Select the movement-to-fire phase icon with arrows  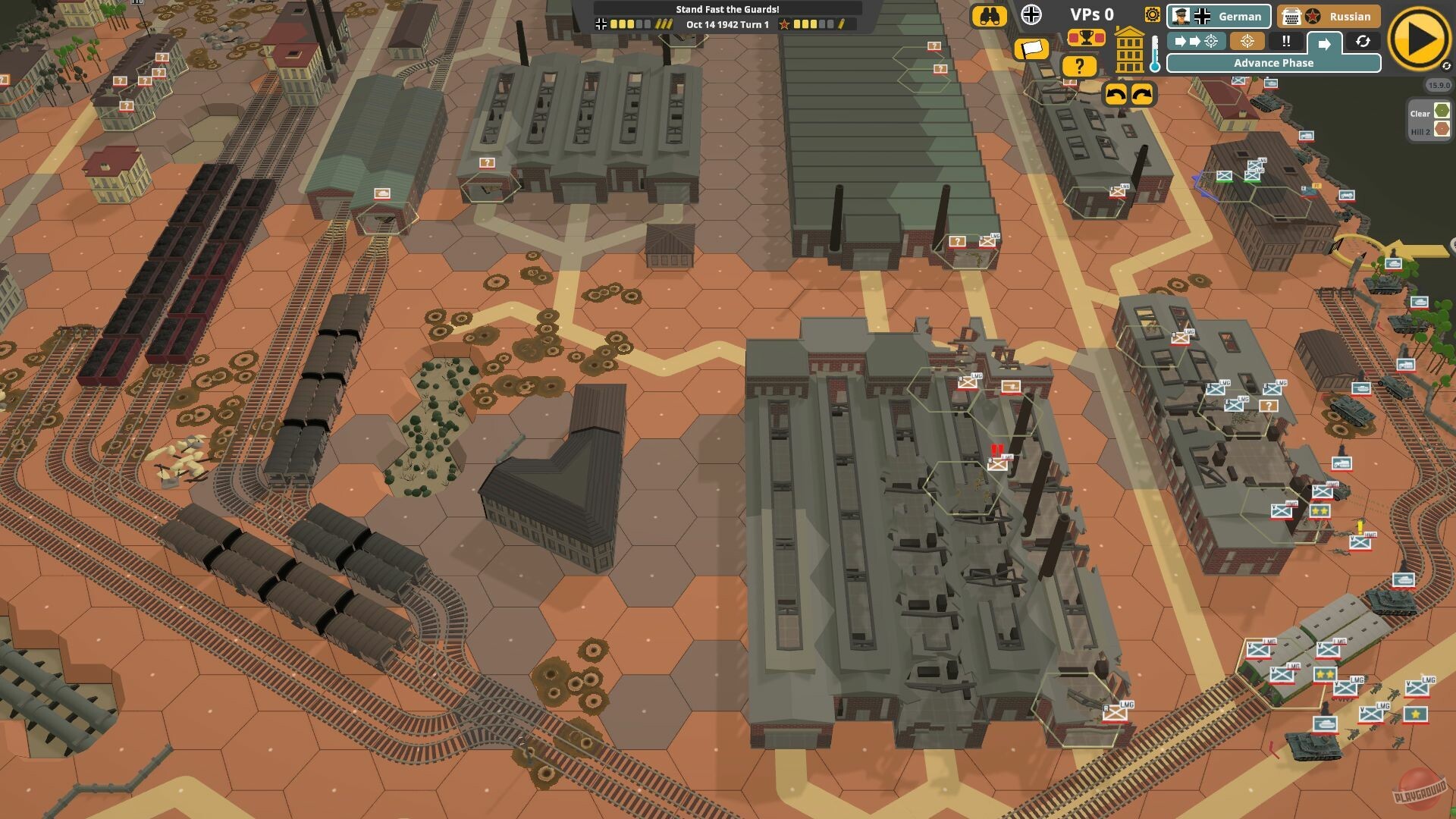pyautogui.click(x=1197, y=42)
